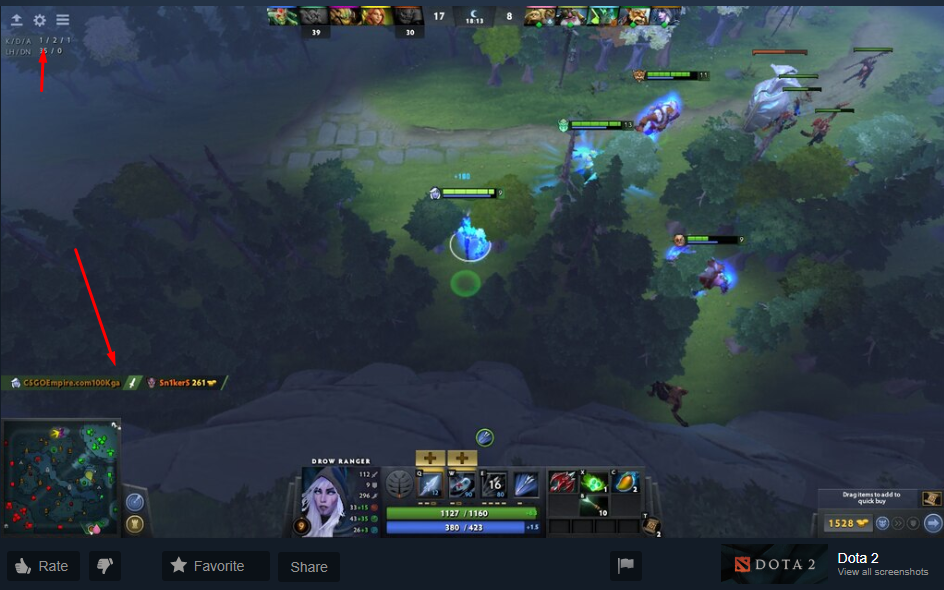
Task: Cast the Gust ability
Action: (x=462, y=485)
